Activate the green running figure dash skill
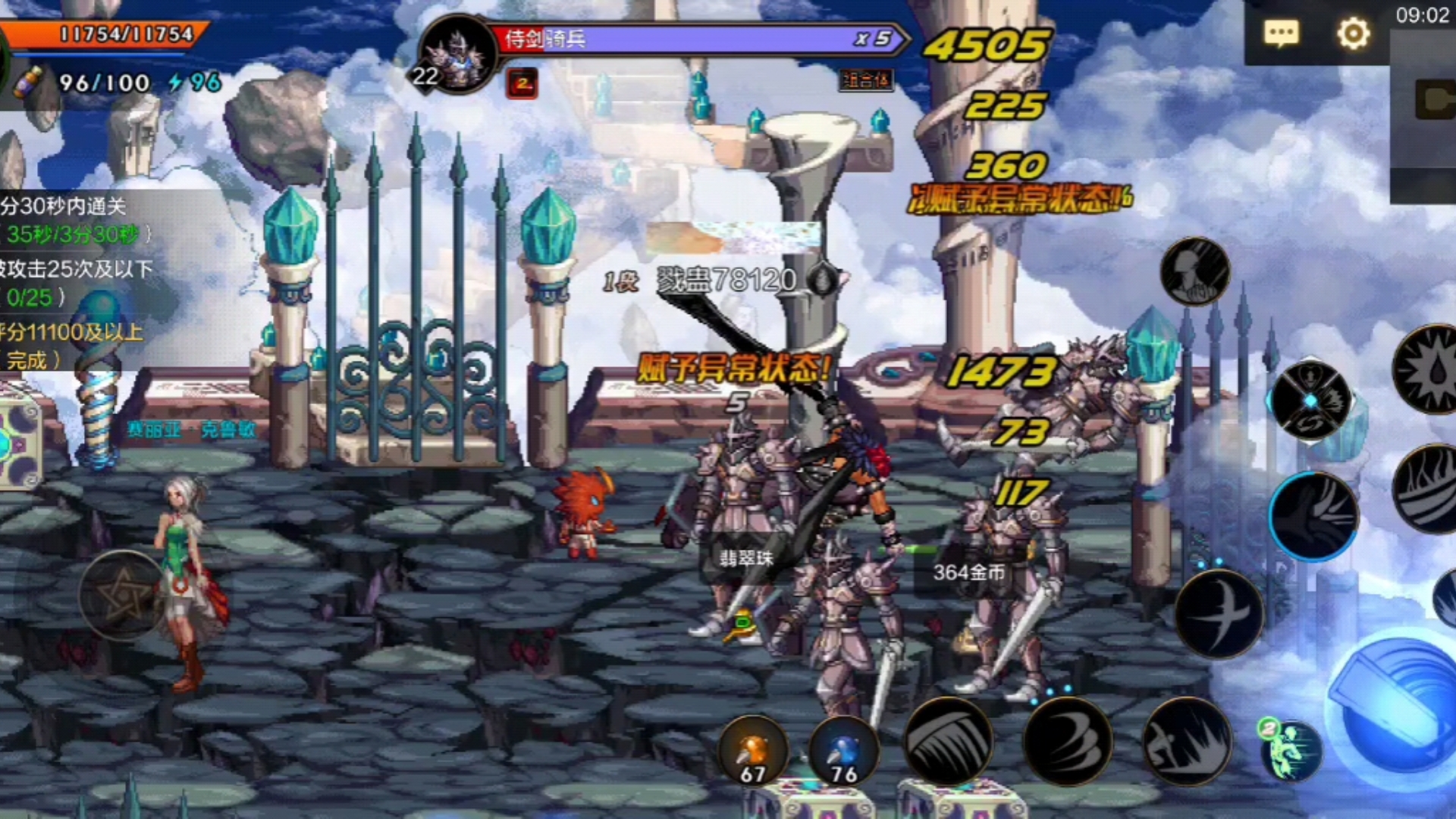The height and width of the screenshot is (819, 1456). tap(1289, 749)
